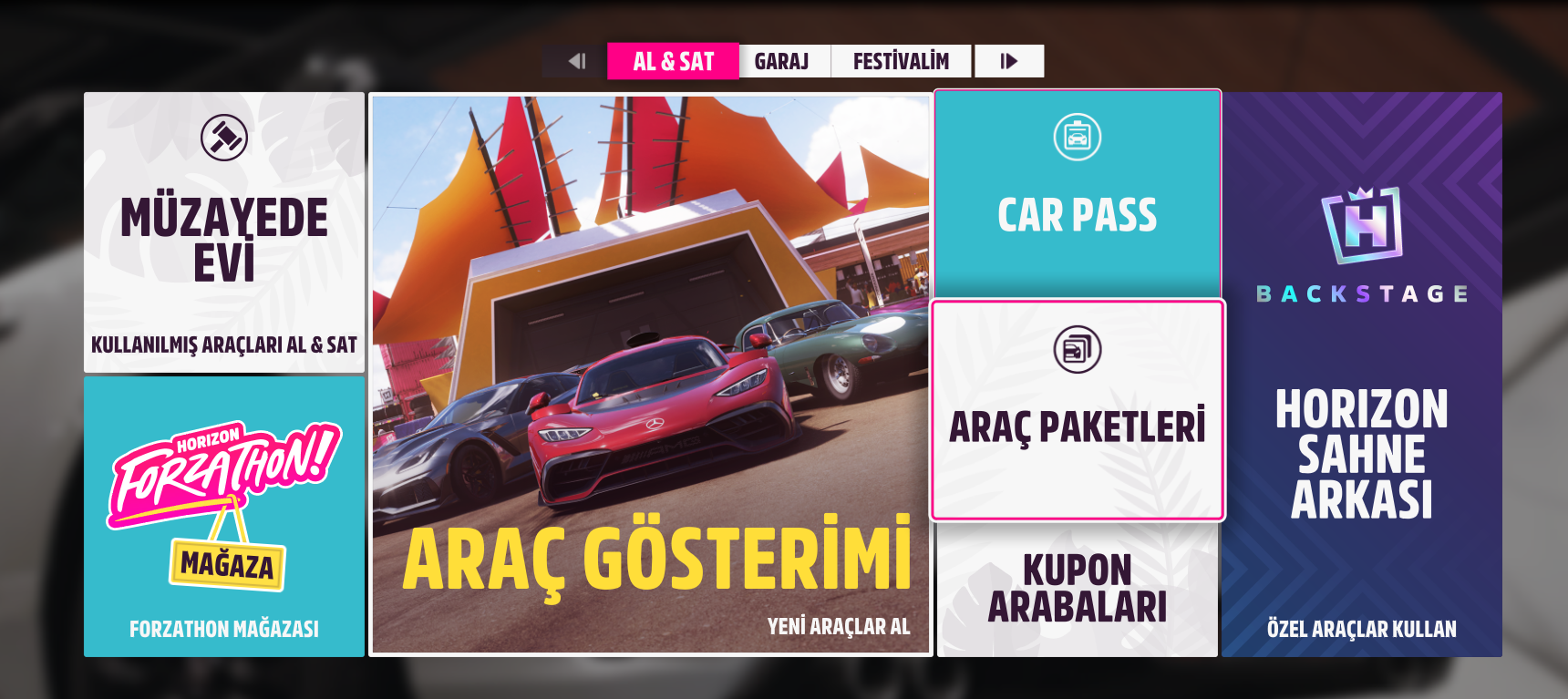This screenshot has height=699, width=1568.
Task: Open Kupon Arabaları
Action: [1078, 589]
